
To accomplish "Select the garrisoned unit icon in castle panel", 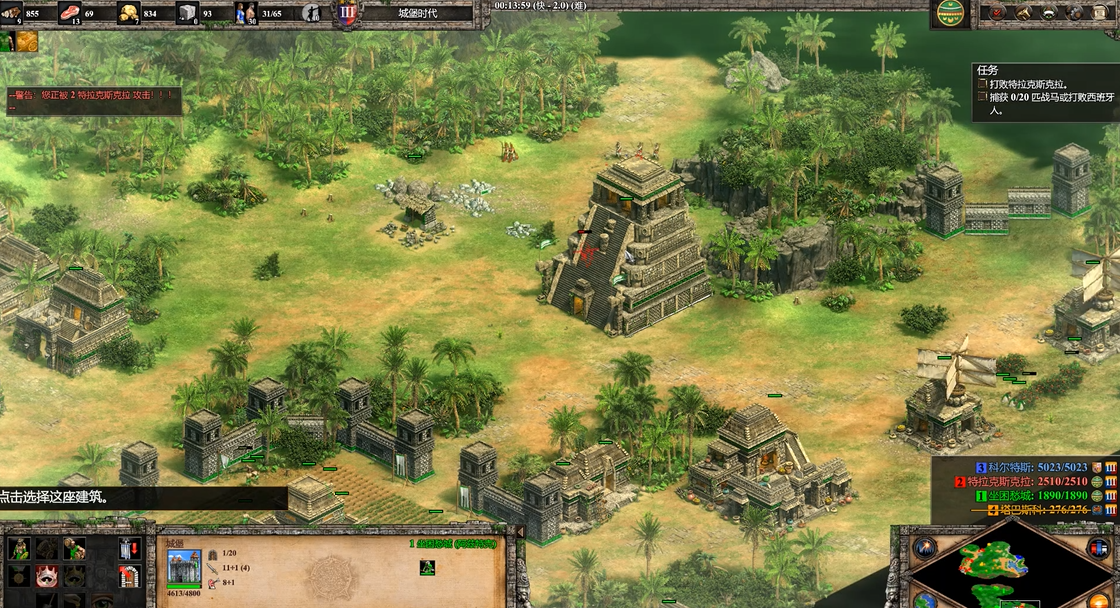I will [x=427, y=567].
